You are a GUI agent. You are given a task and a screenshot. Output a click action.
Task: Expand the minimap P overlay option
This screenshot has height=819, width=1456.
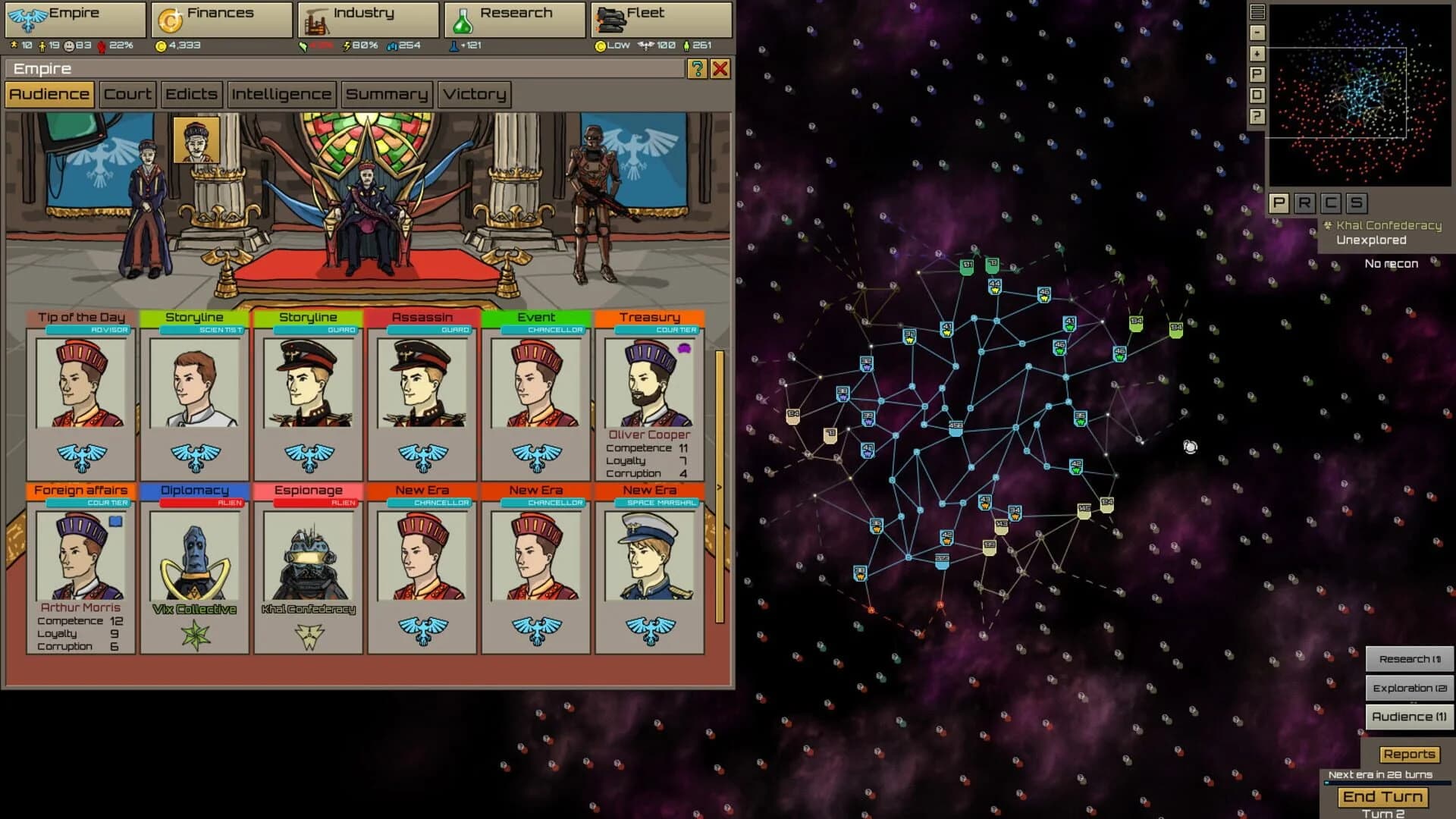pyautogui.click(x=1257, y=76)
